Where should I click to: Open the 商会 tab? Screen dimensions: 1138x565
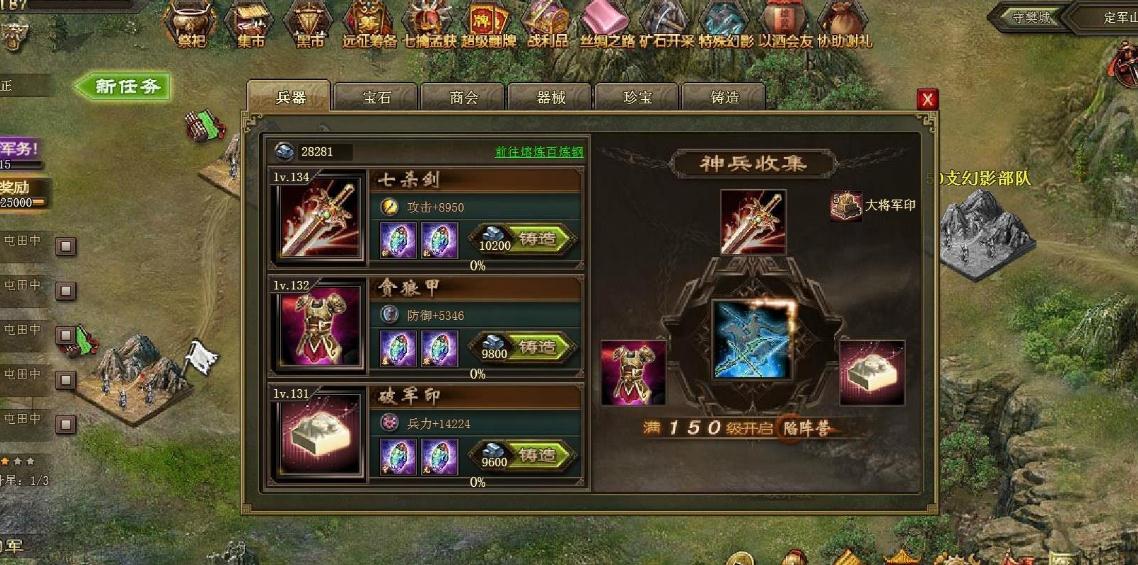click(x=463, y=98)
